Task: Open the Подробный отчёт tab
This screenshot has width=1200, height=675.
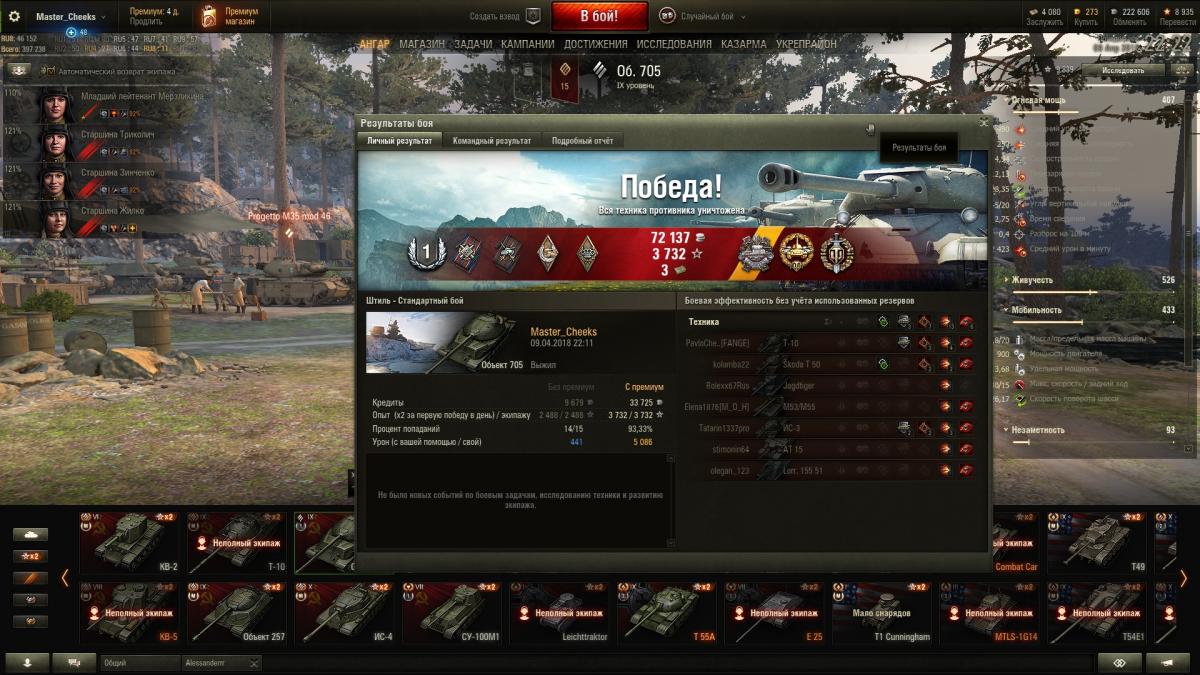Action: [x=582, y=141]
